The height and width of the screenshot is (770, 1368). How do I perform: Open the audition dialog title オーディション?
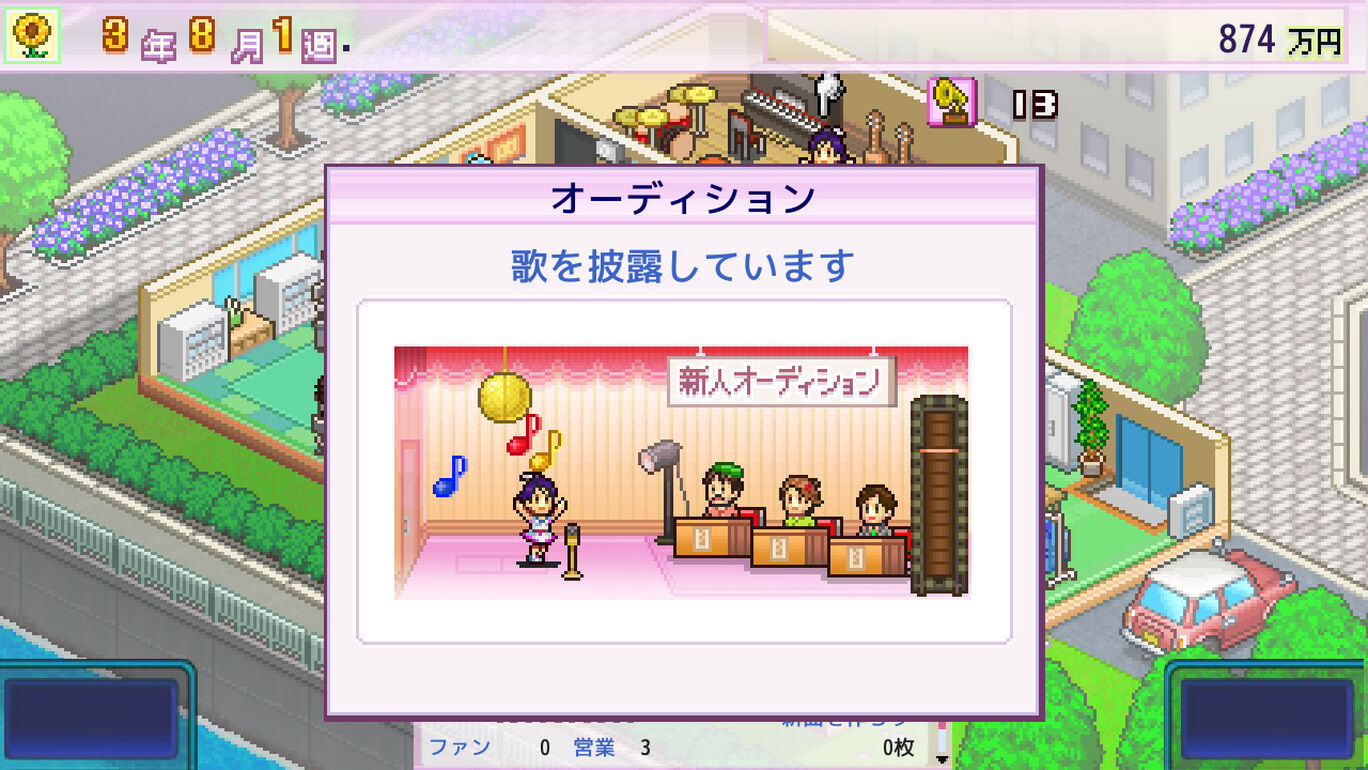pos(683,196)
